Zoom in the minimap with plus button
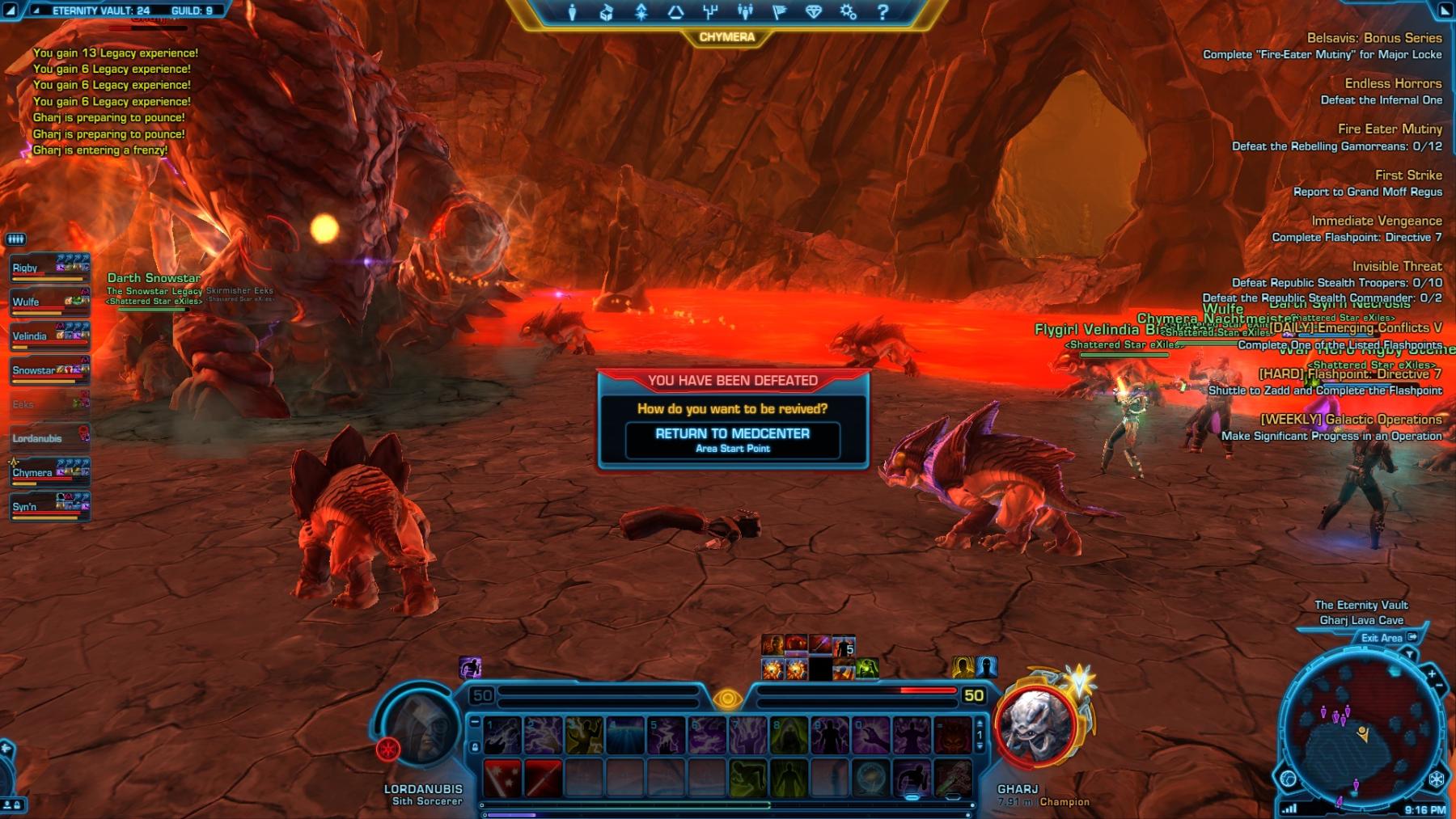Image resolution: width=1456 pixels, height=819 pixels. pyautogui.click(x=1432, y=673)
